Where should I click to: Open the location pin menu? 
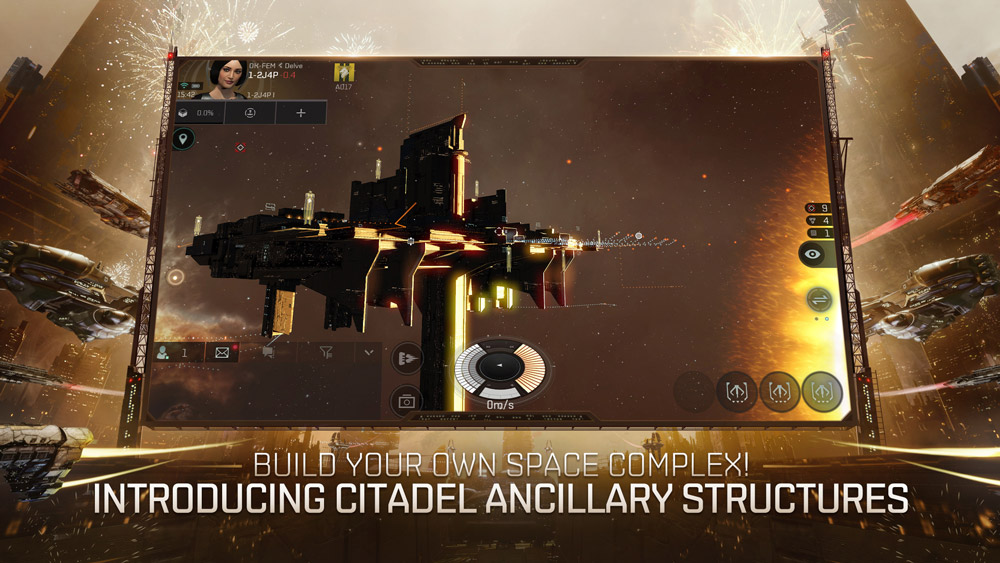182,140
